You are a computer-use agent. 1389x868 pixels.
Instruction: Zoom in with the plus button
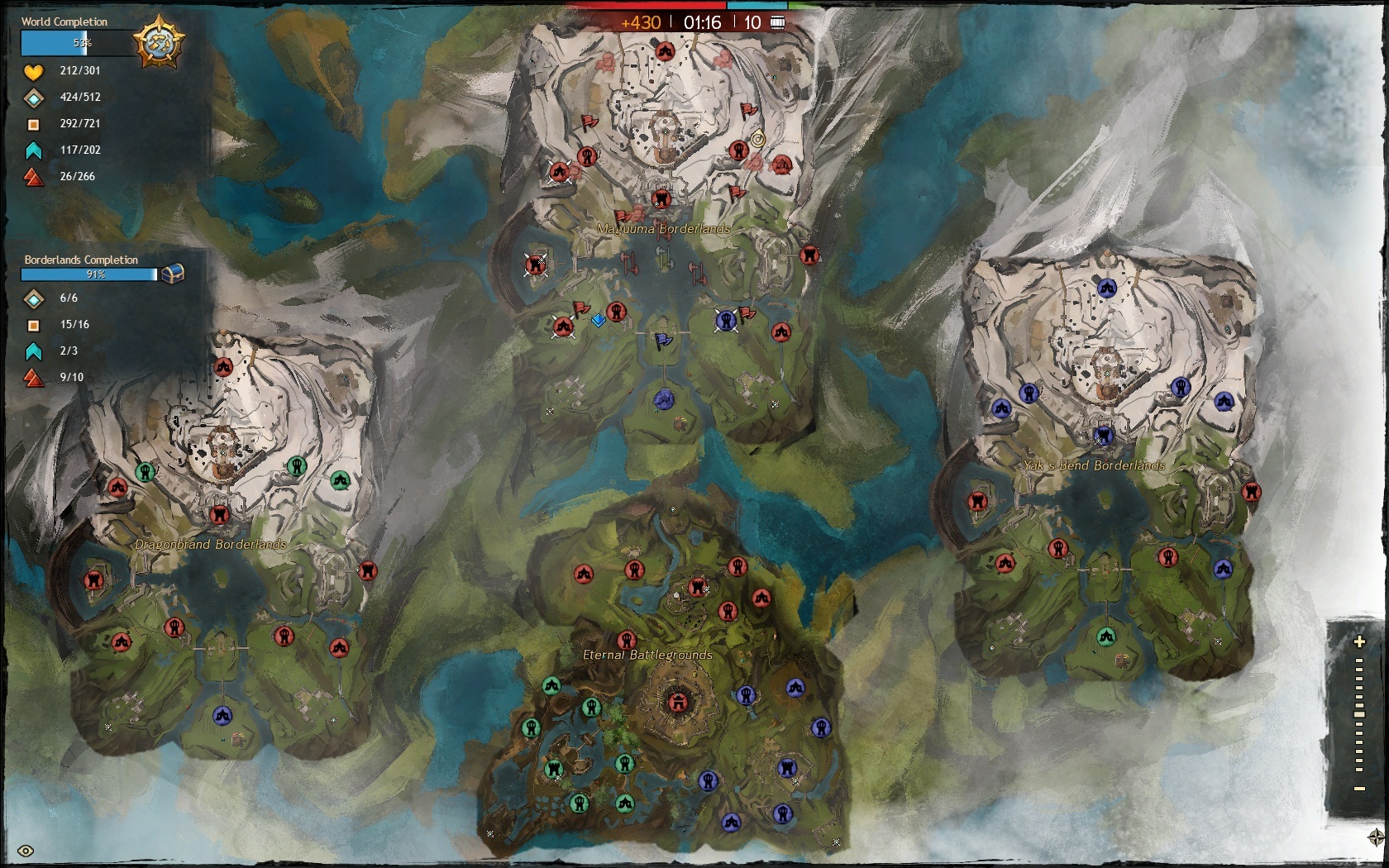[1359, 641]
